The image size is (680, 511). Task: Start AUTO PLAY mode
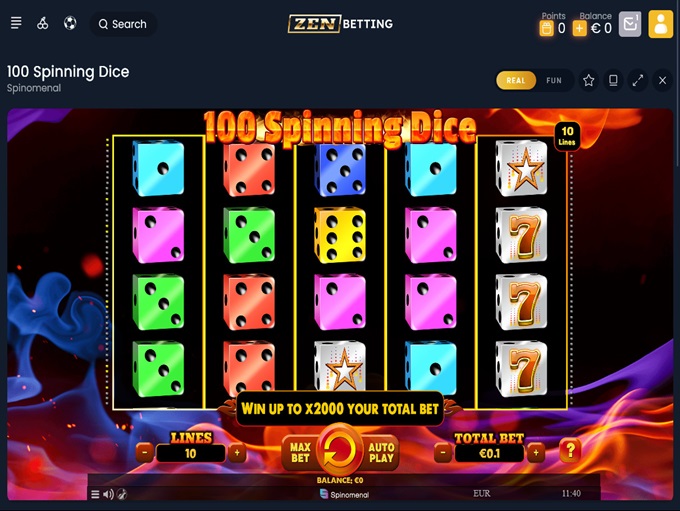[382, 454]
